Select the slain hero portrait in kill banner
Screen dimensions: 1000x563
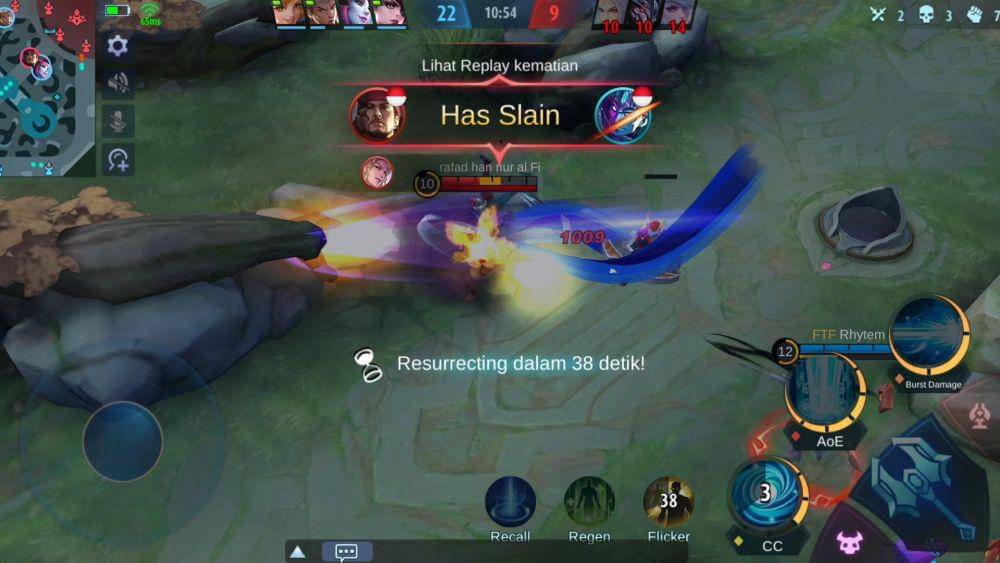point(623,115)
